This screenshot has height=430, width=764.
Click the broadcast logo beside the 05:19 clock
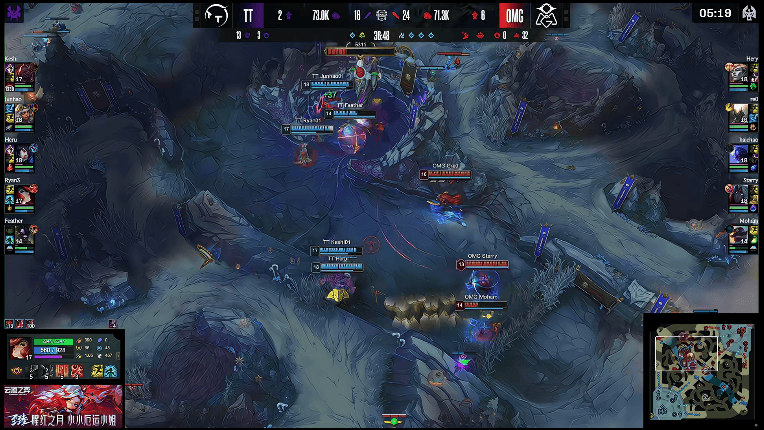749,14
